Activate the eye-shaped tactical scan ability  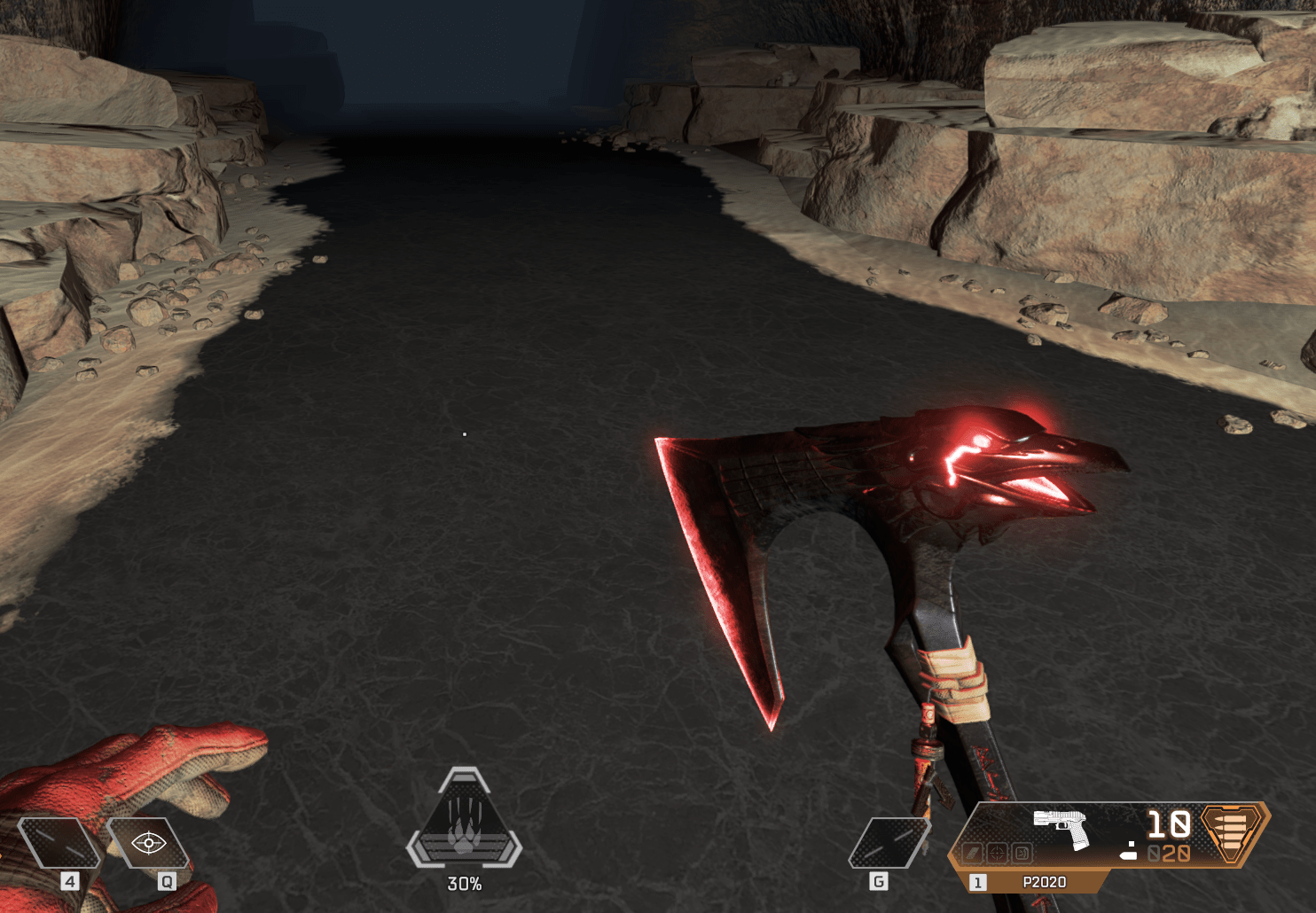148,842
